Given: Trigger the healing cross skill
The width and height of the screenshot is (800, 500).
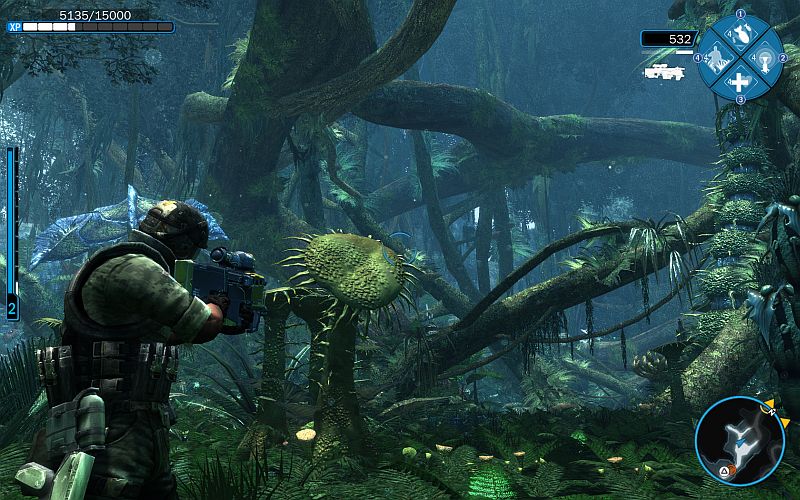Looking at the screenshot, I should pos(740,82).
